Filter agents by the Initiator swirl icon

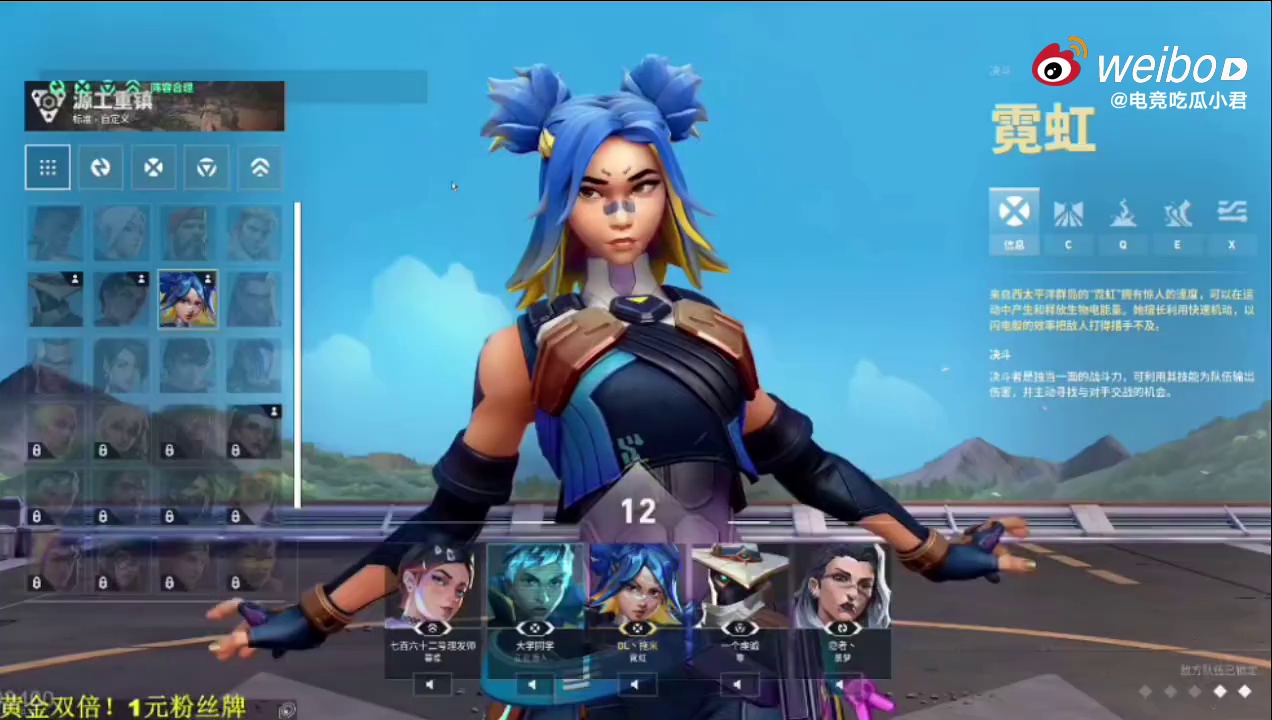click(x=100, y=168)
